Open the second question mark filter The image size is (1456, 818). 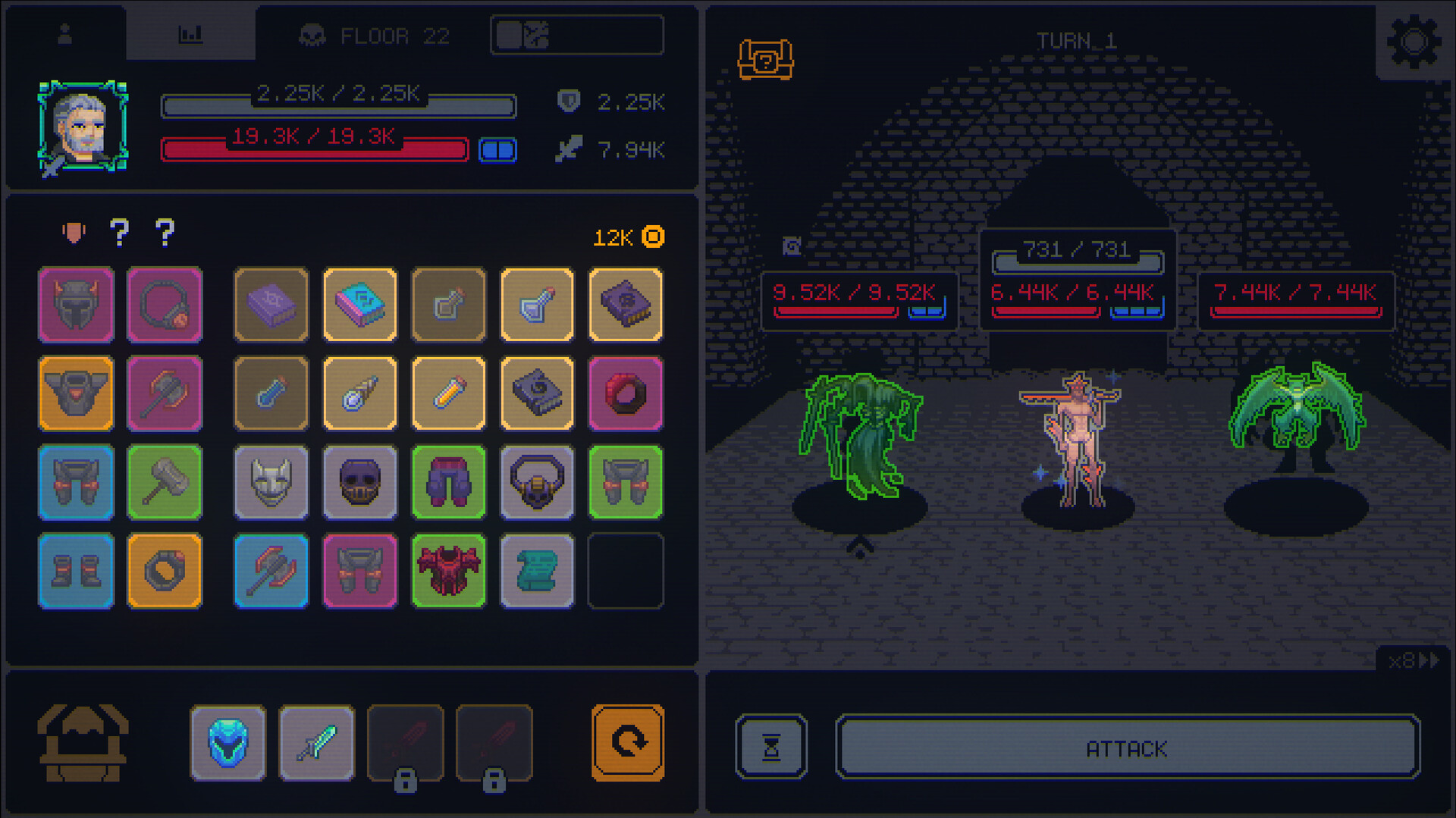click(x=166, y=233)
